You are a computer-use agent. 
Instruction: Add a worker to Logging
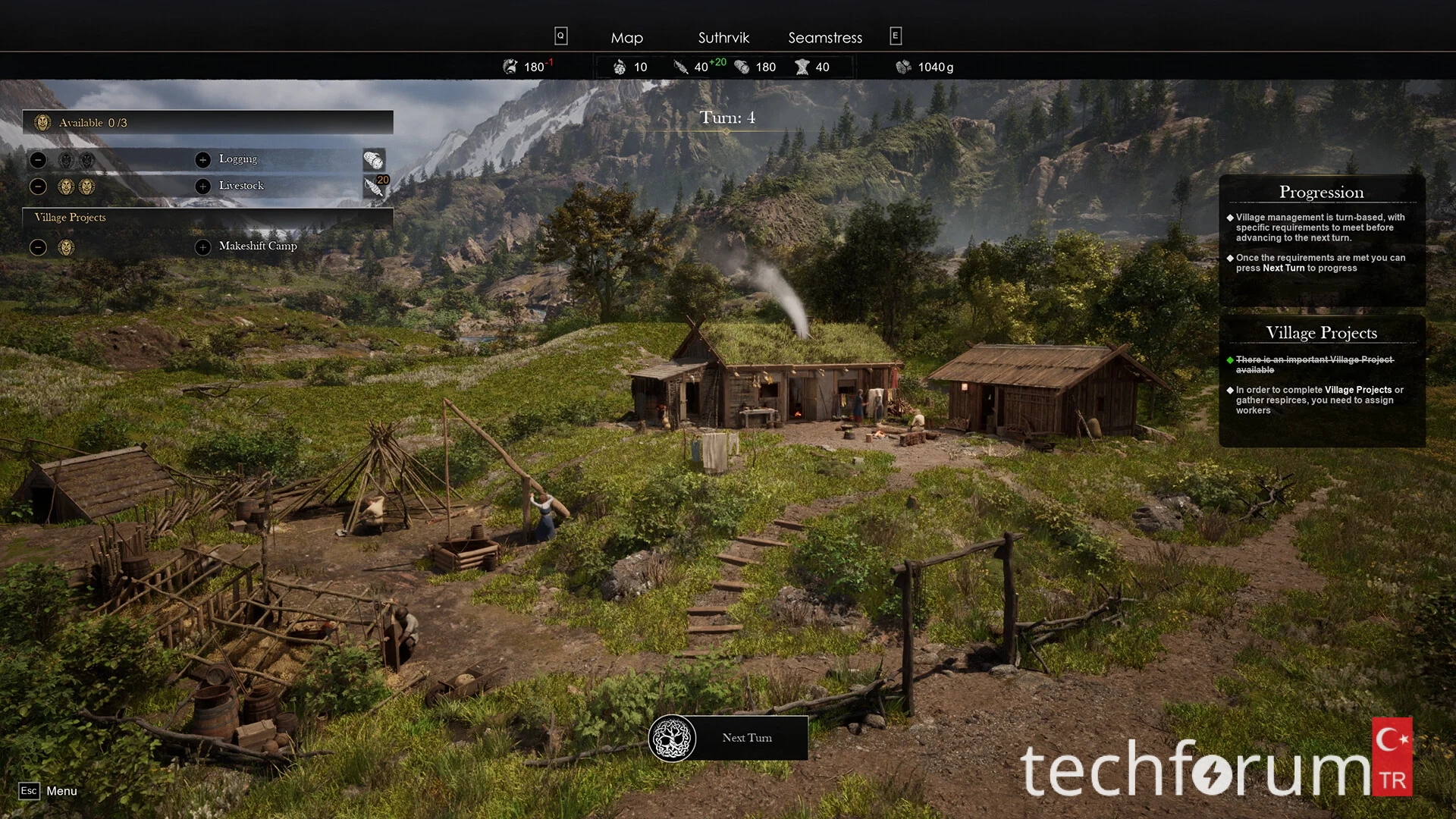[x=202, y=159]
